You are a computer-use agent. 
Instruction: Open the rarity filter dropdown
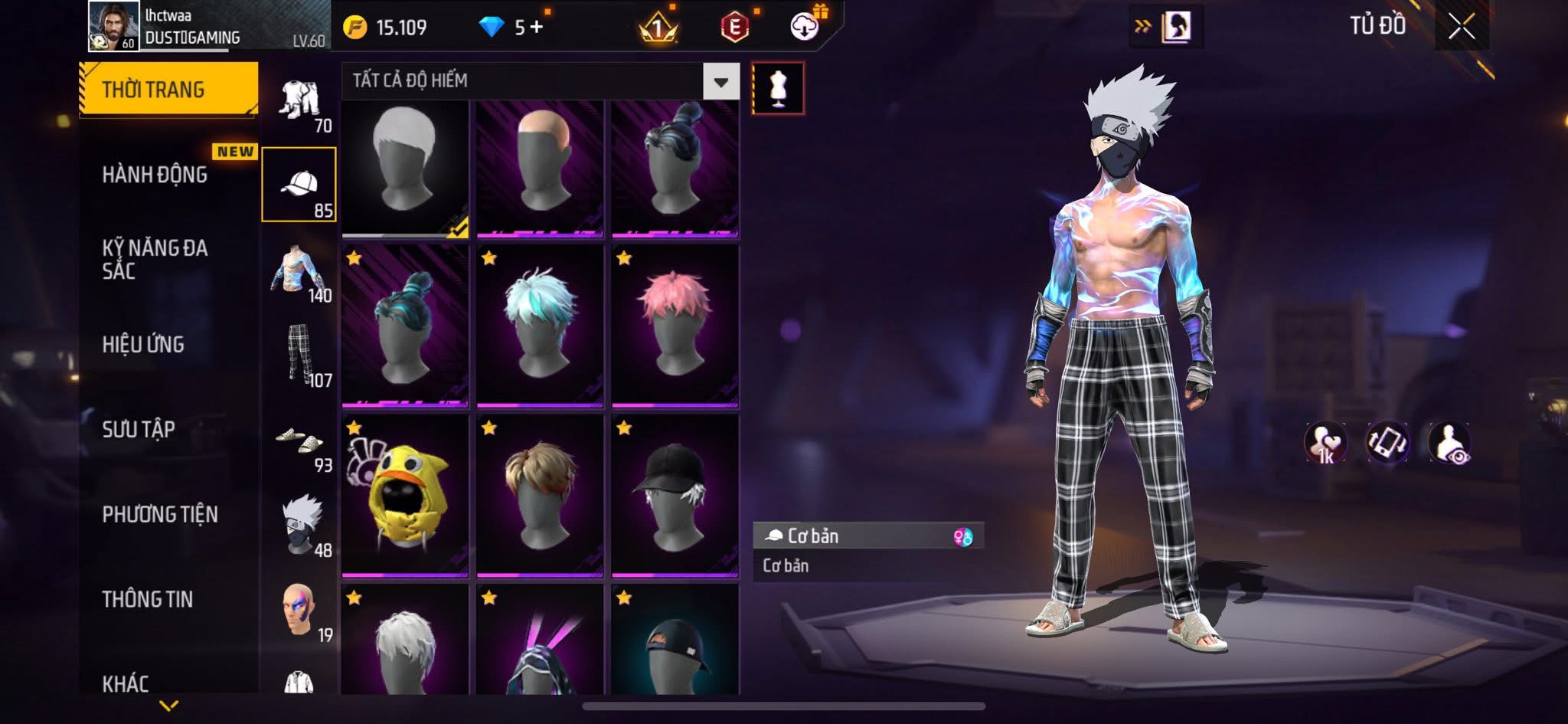click(x=720, y=81)
